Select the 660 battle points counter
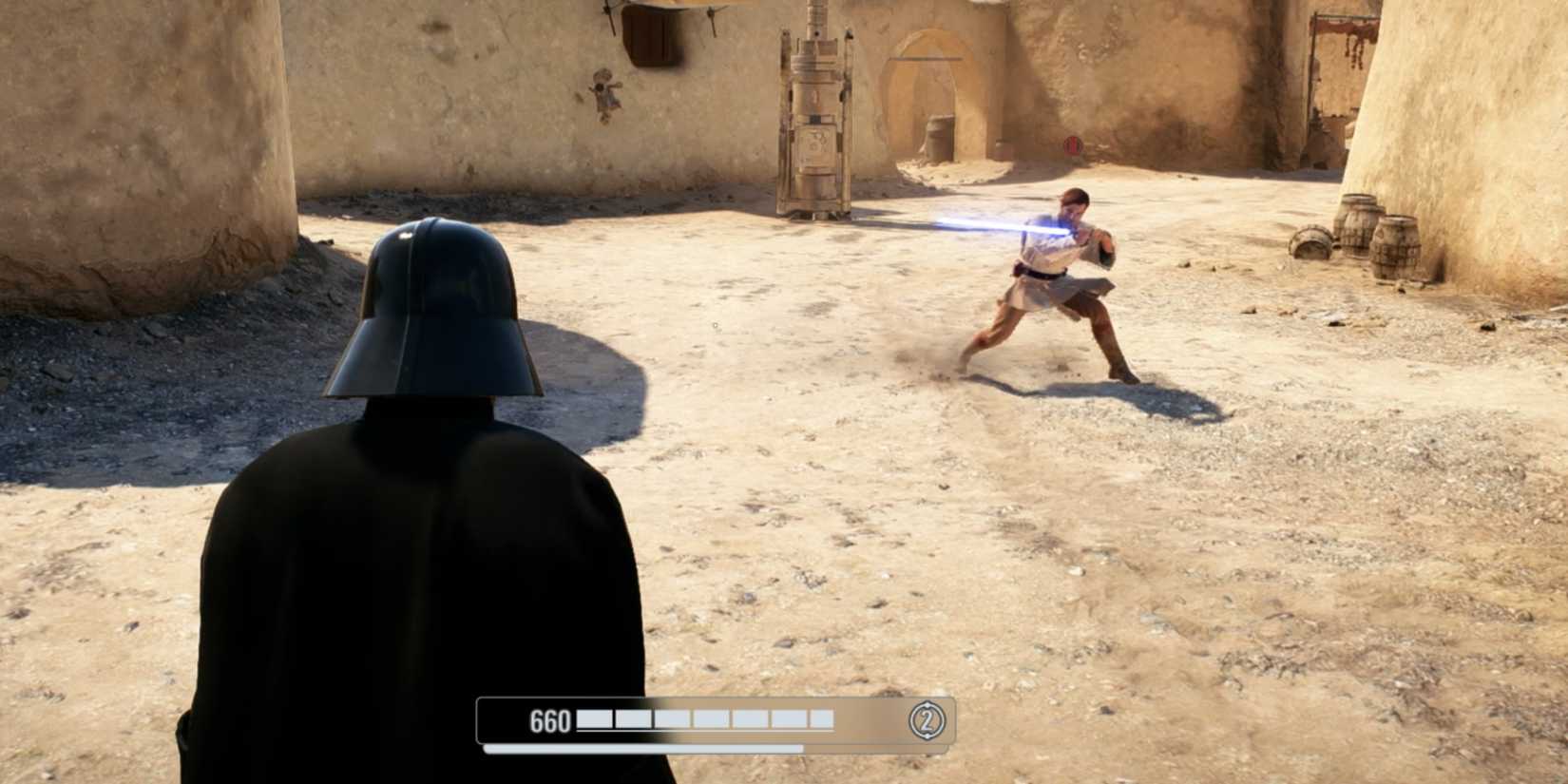This screenshot has height=784, width=1568. coord(551,720)
